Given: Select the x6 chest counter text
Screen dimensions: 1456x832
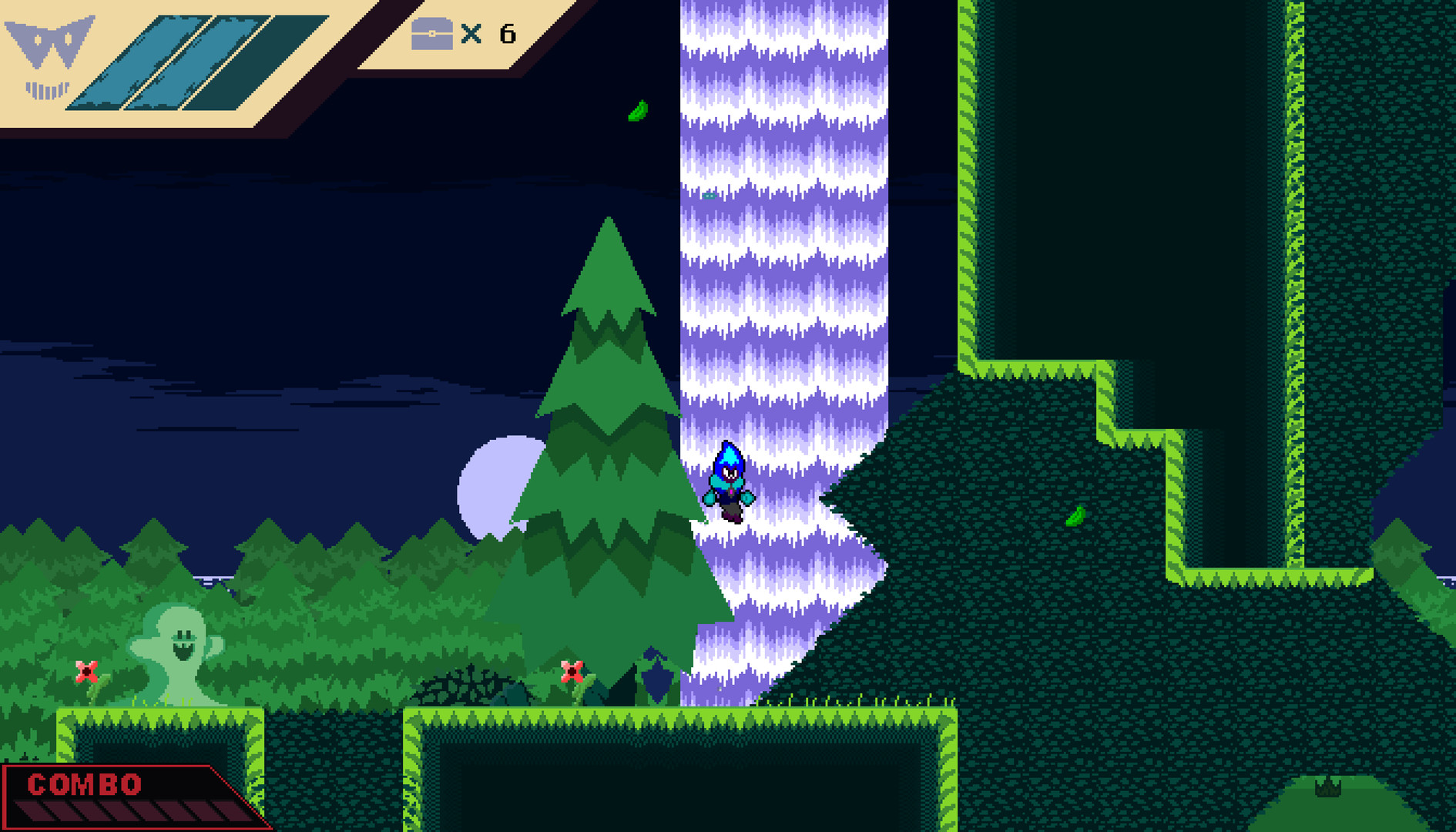Looking at the screenshot, I should pos(489,34).
